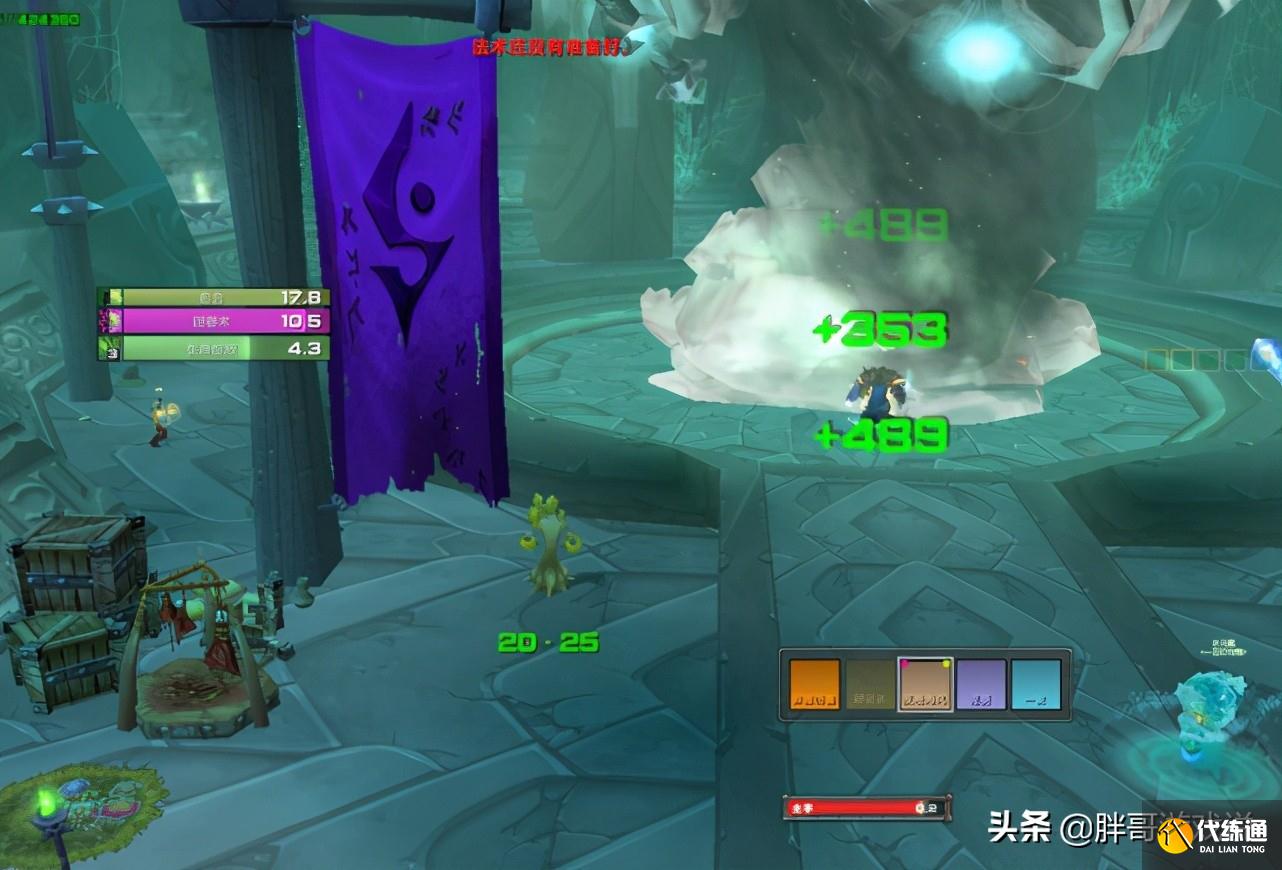Click the druid character inside the healing tornado
This screenshot has height=870, width=1282.
[875, 390]
